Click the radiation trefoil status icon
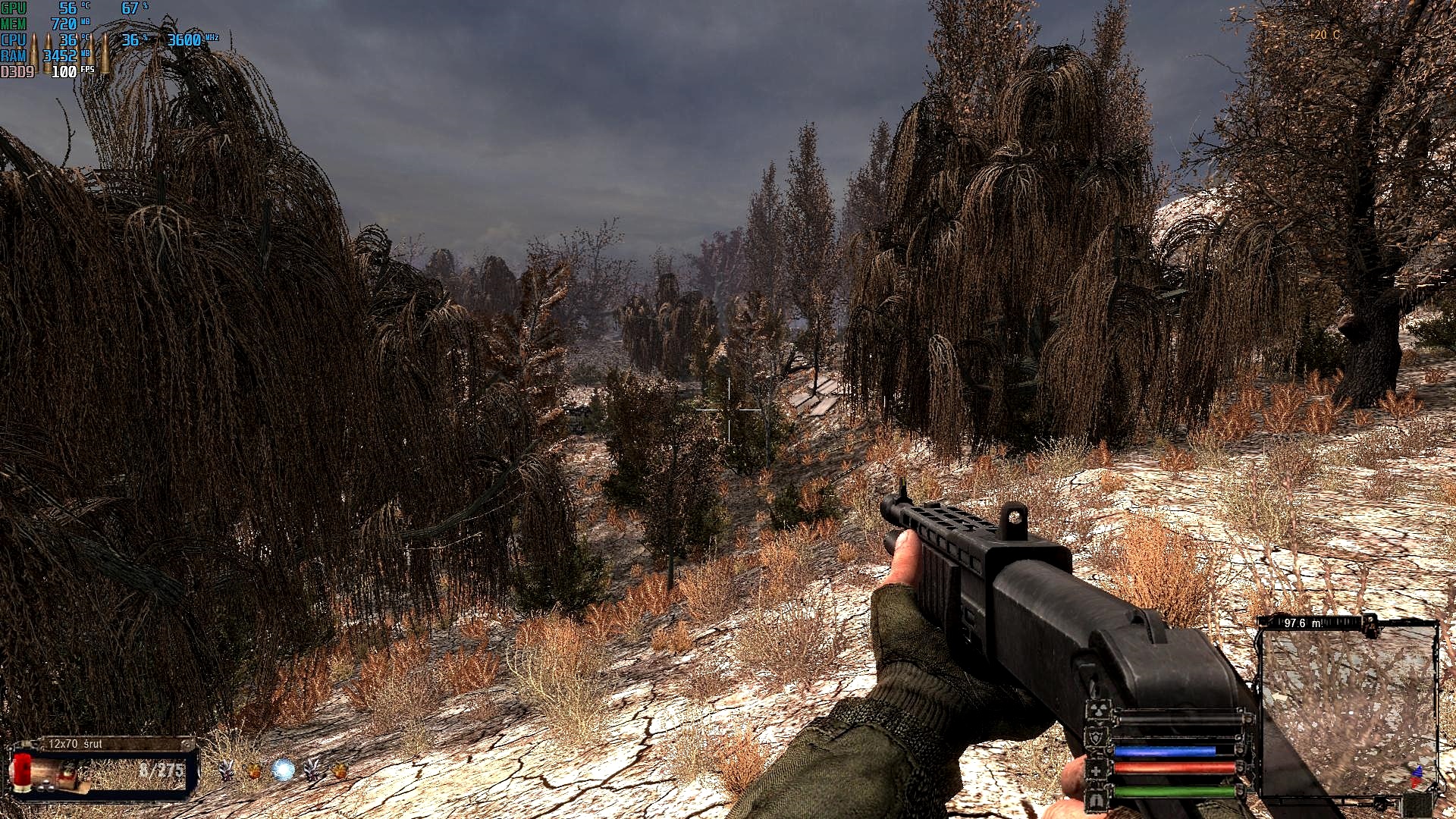Viewport: 1456px width, 819px height. [x=1097, y=711]
